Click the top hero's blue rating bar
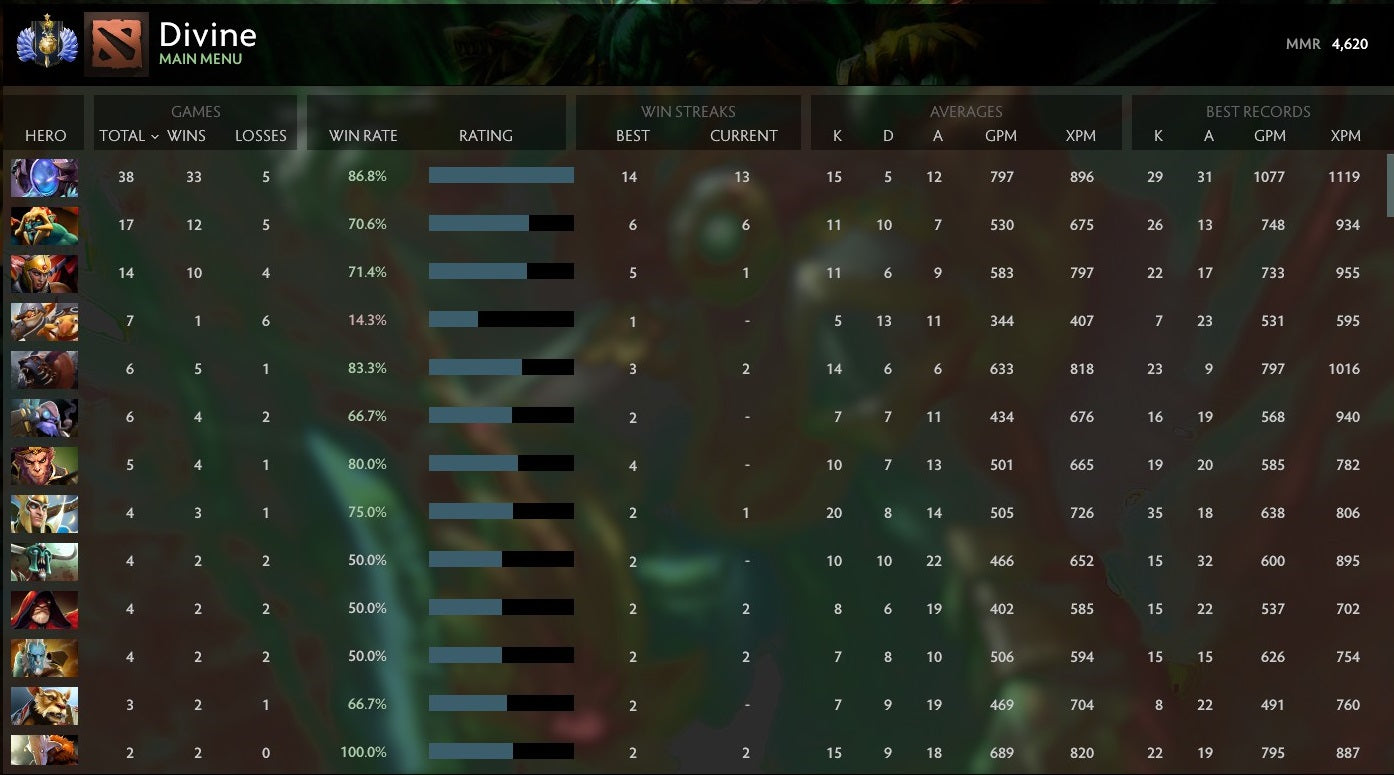This screenshot has width=1394, height=775. click(x=500, y=177)
